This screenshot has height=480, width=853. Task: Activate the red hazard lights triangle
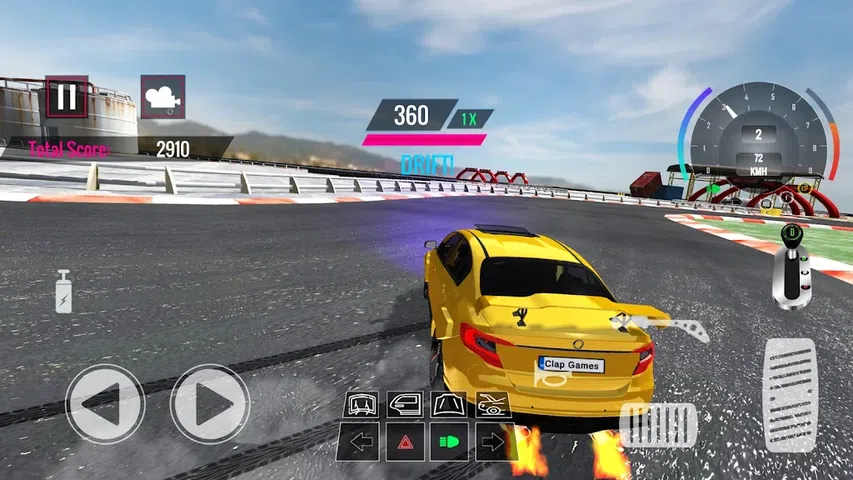[404, 441]
